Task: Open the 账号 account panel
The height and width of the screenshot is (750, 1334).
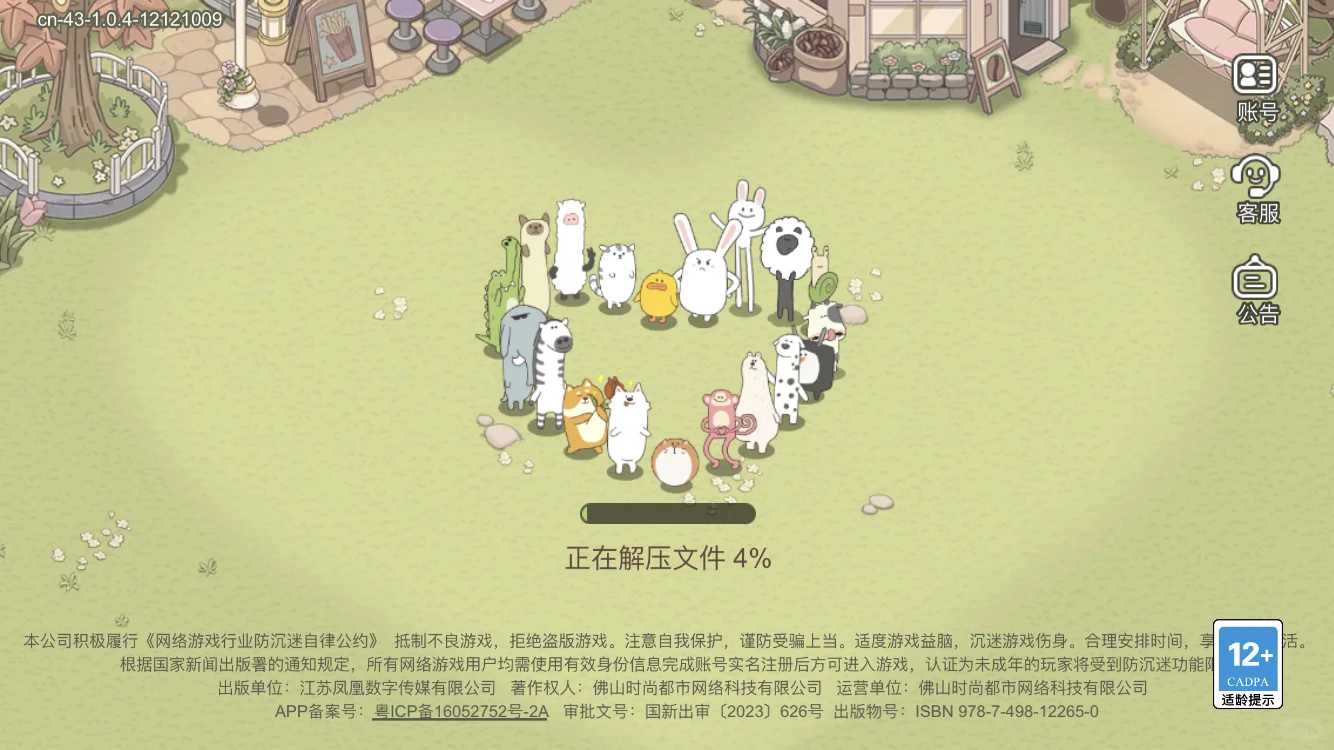Action: click(1256, 84)
